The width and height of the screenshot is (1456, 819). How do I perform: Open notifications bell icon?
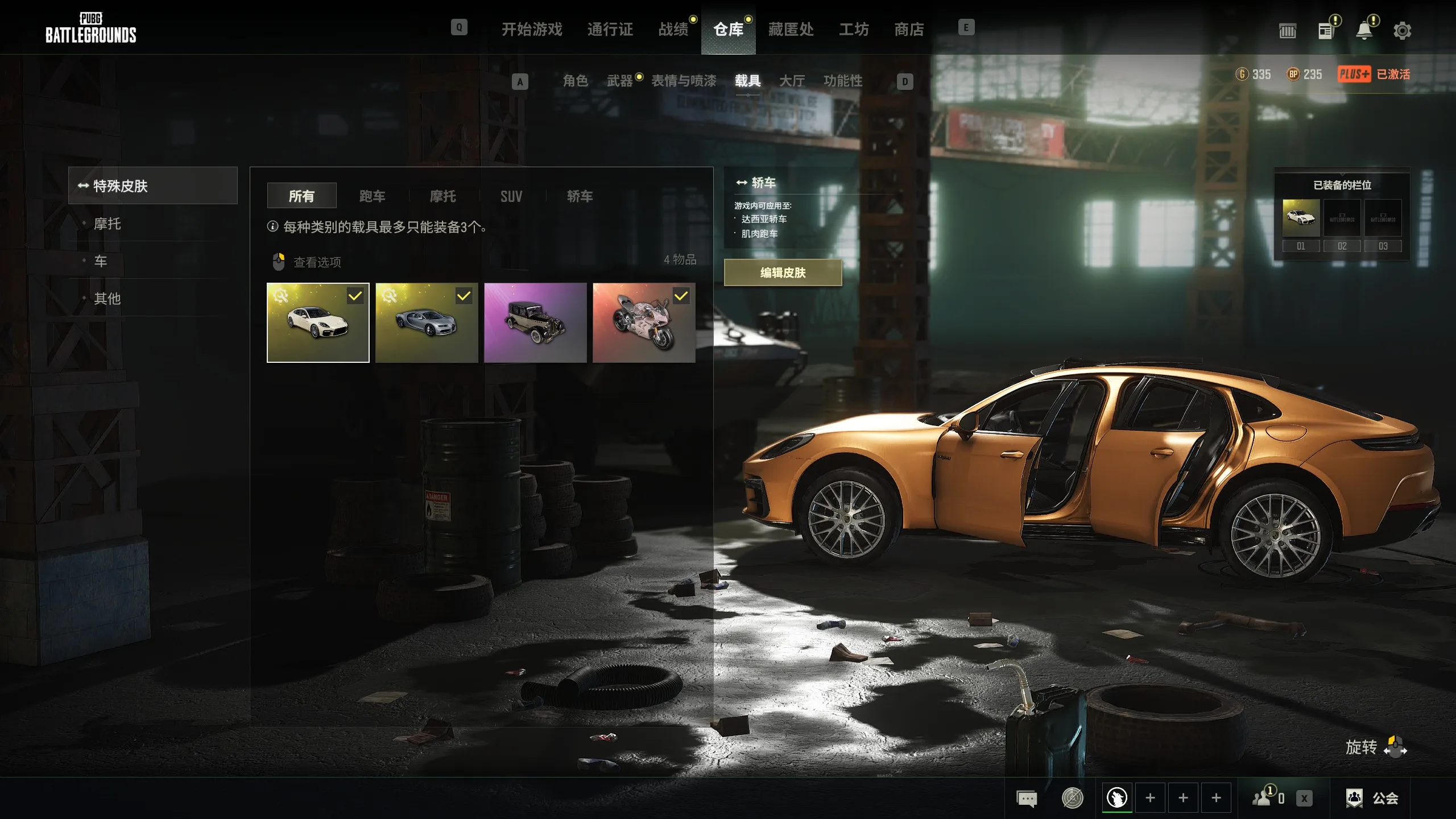pos(1364,31)
